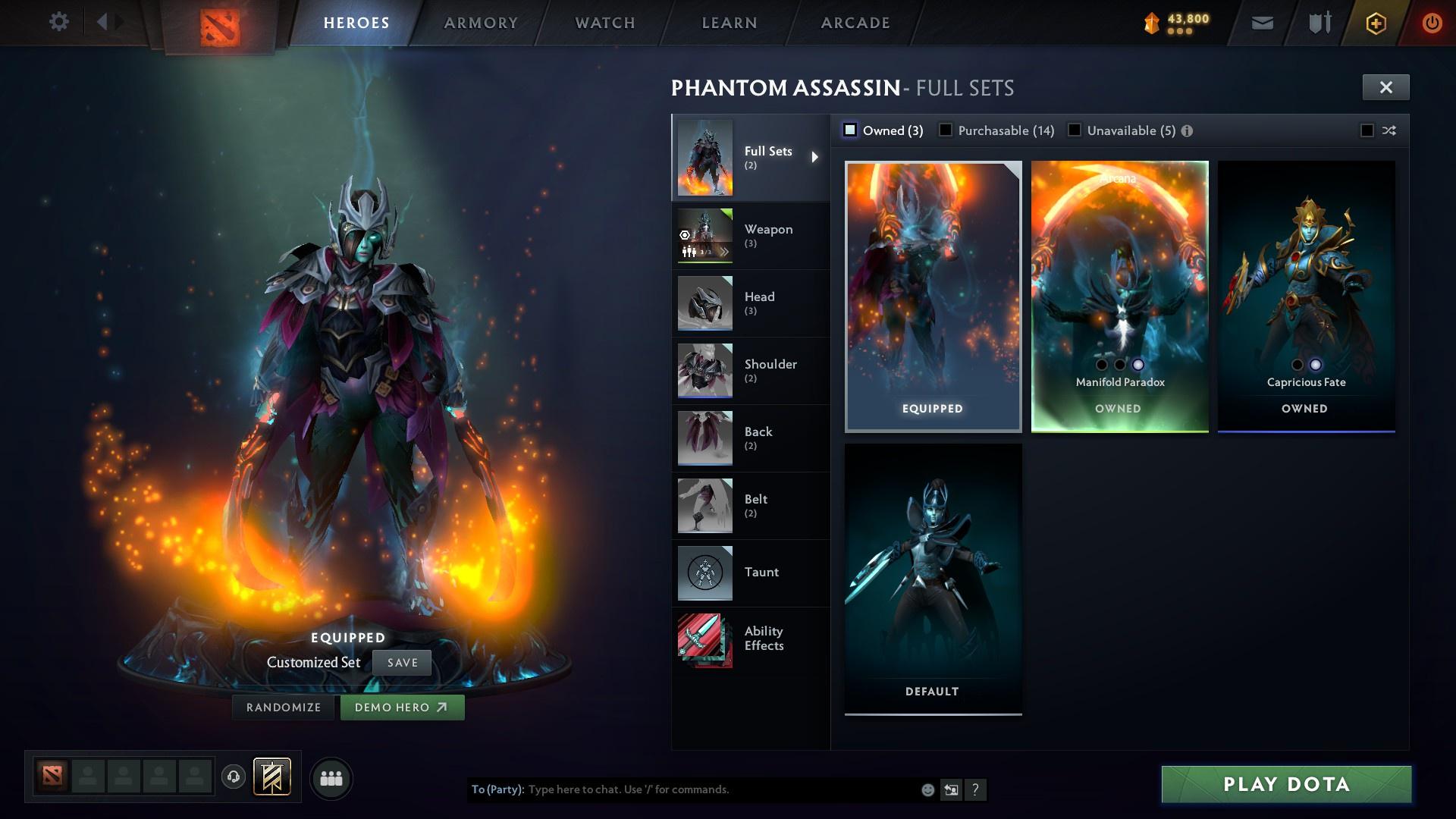Select the third style dot on Manifold Paradox
The width and height of the screenshot is (1456, 819).
[1137, 365]
